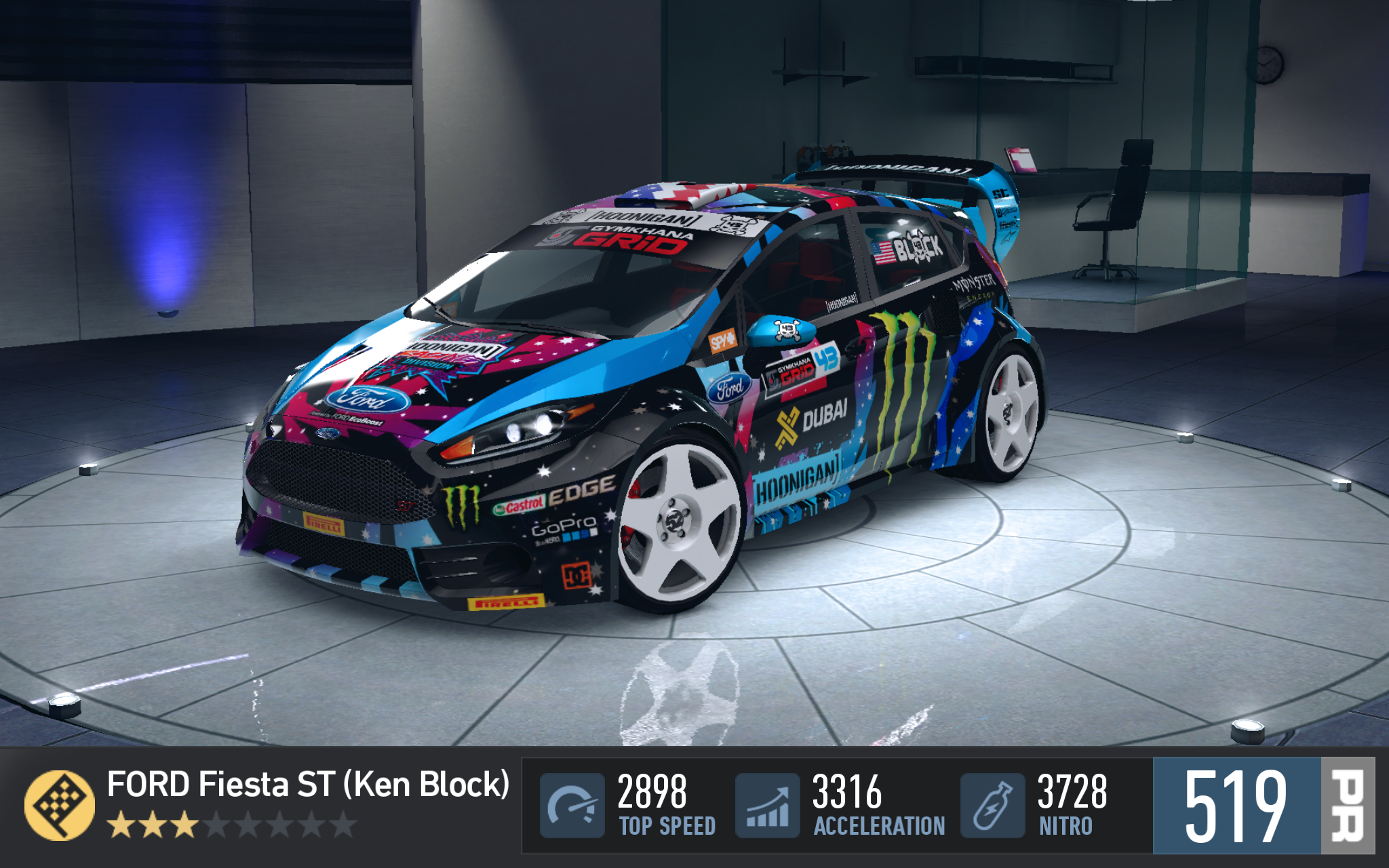Show the 519 PR rating panel
Viewport: 1389px width, 868px height.
[x=1263, y=805]
